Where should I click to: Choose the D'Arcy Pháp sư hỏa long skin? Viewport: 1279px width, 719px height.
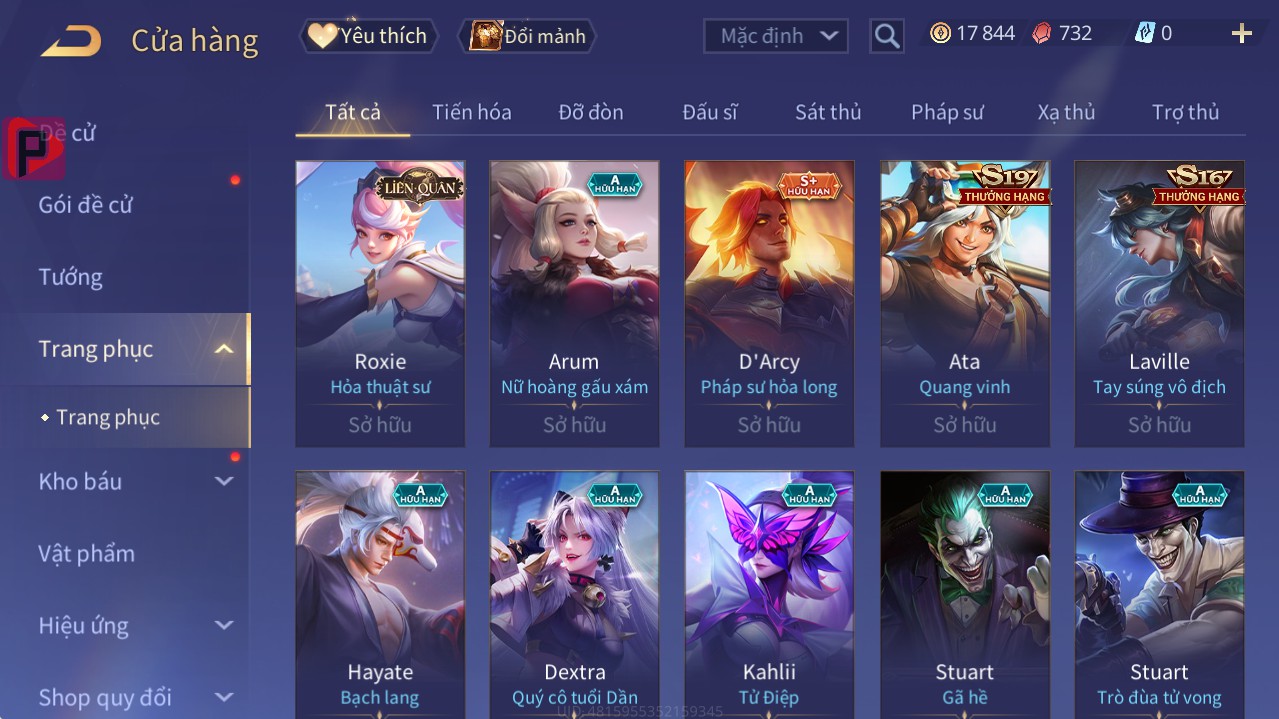click(769, 302)
